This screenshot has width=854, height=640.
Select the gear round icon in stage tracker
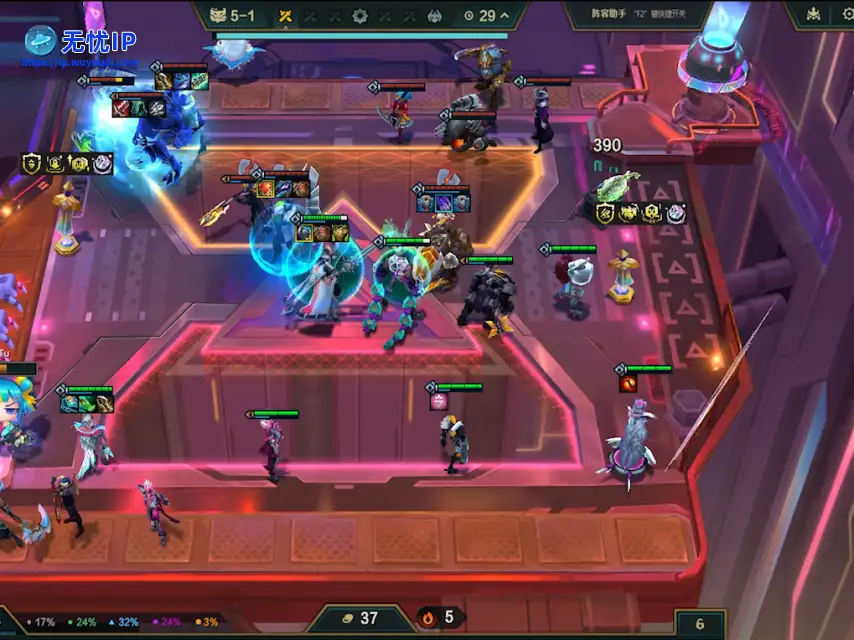pyautogui.click(x=360, y=16)
